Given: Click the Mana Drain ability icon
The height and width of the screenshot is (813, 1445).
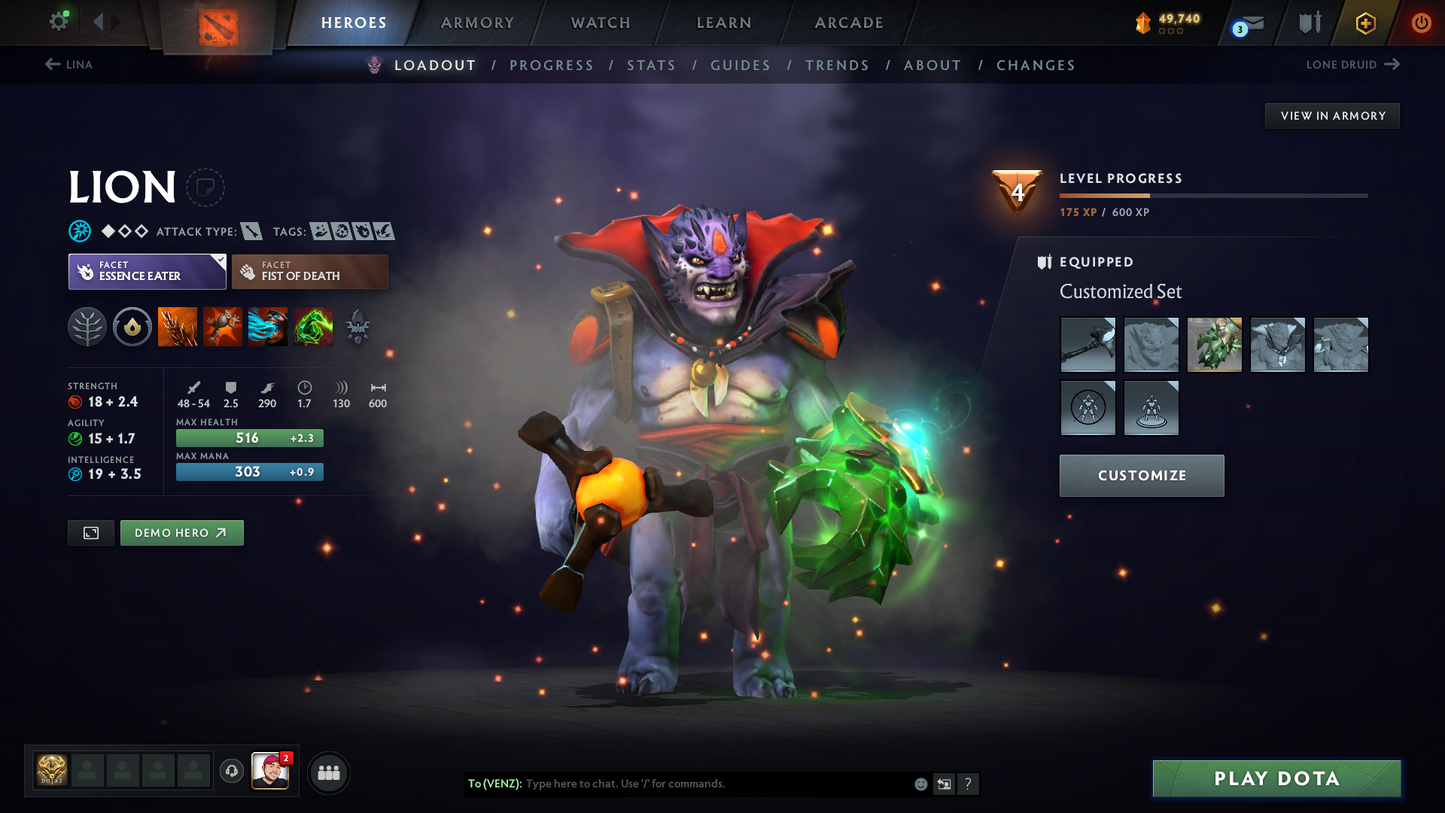Looking at the screenshot, I should click(267, 326).
